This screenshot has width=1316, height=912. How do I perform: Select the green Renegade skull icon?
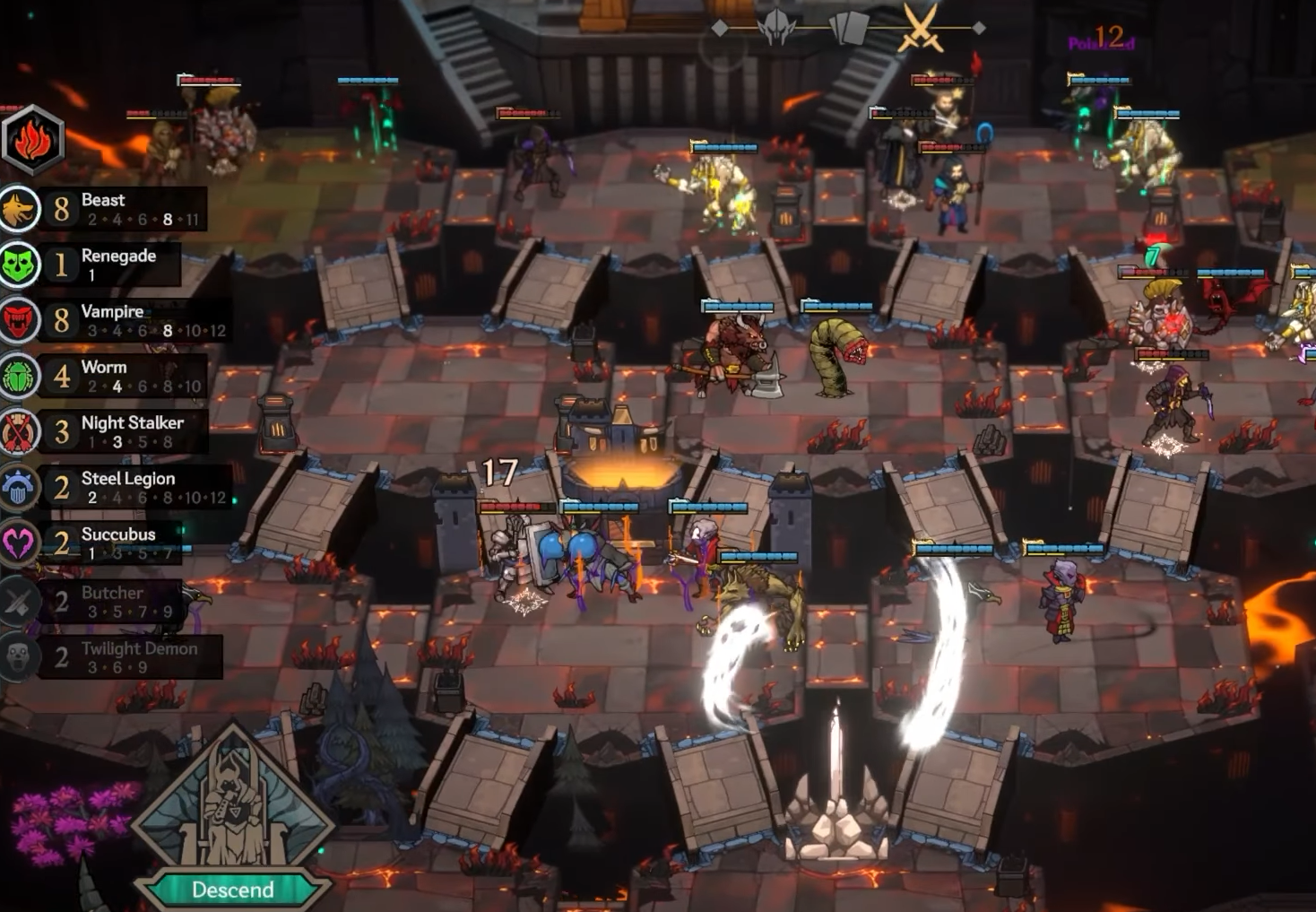pos(18,264)
